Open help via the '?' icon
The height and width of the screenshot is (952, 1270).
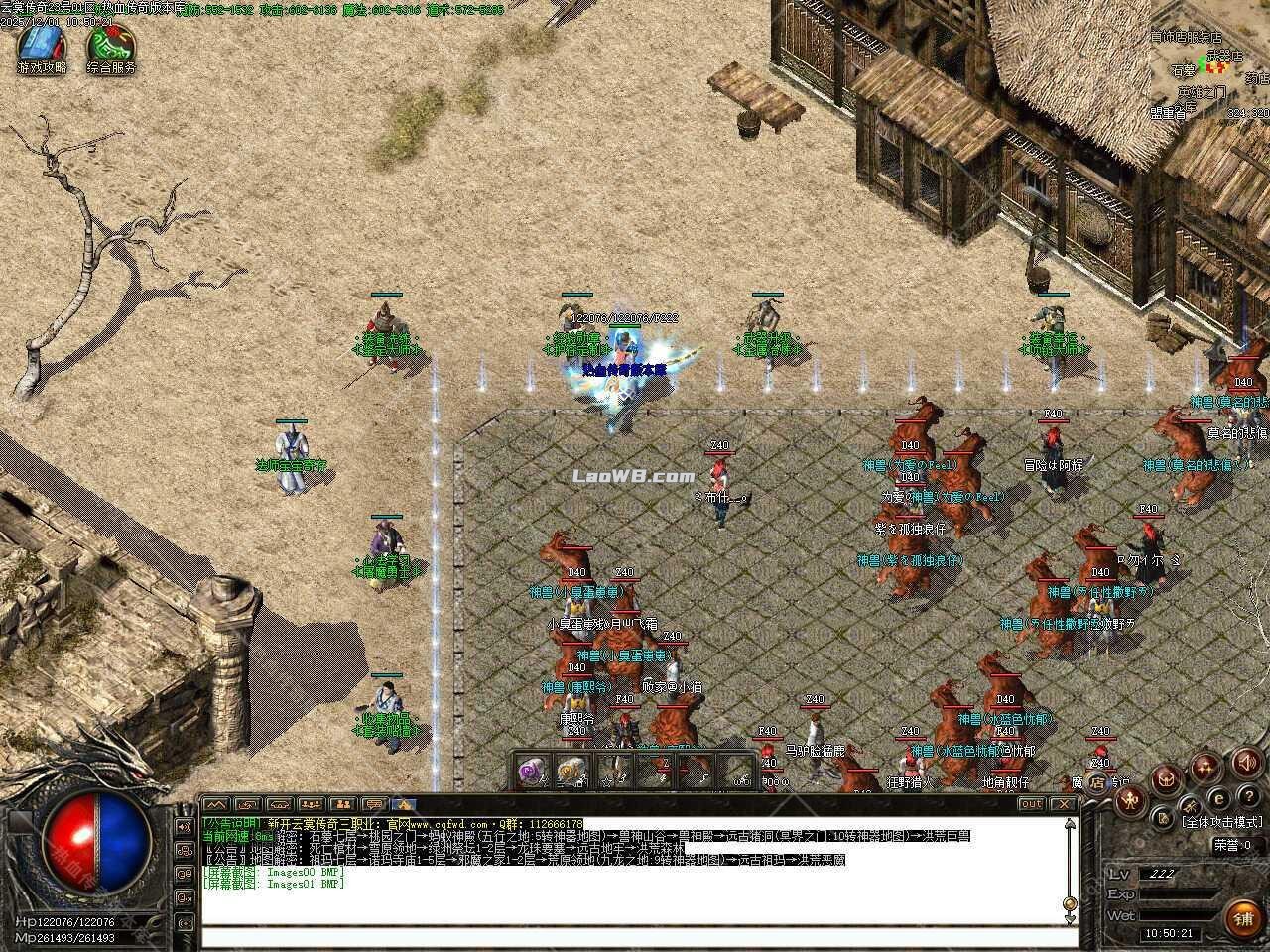[1249, 796]
